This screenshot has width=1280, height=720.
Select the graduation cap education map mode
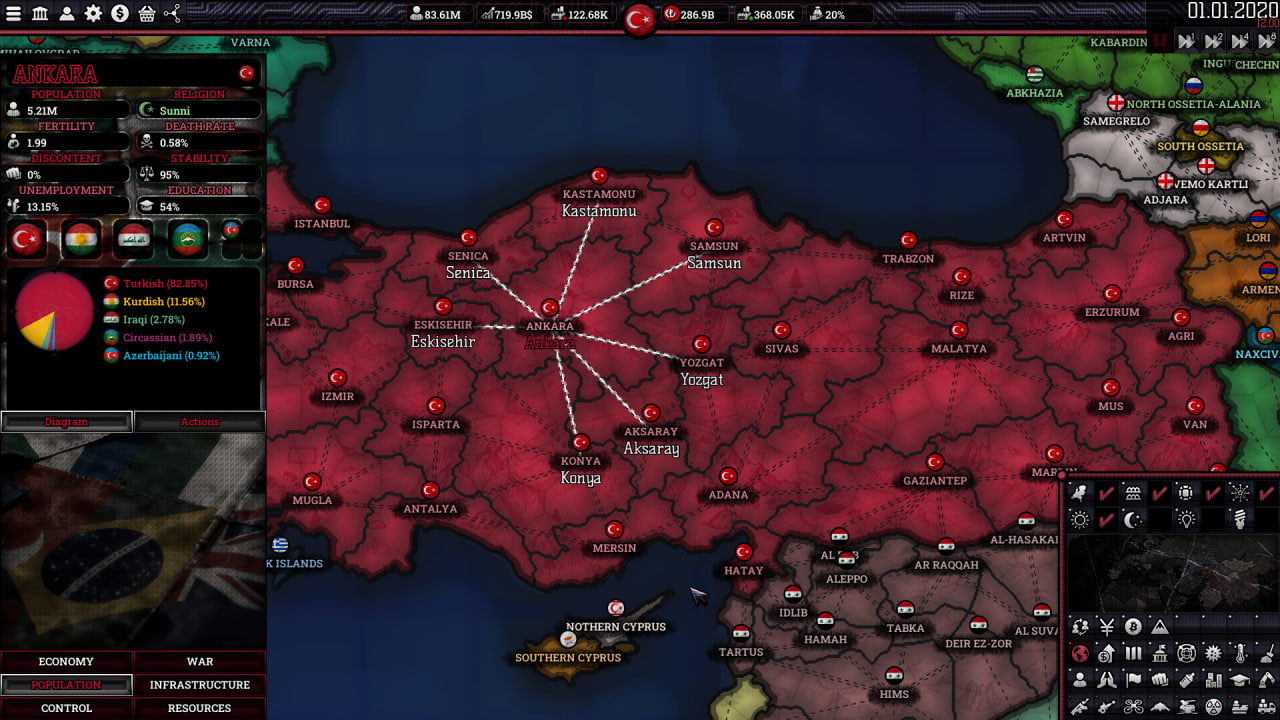pos(1240,680)
